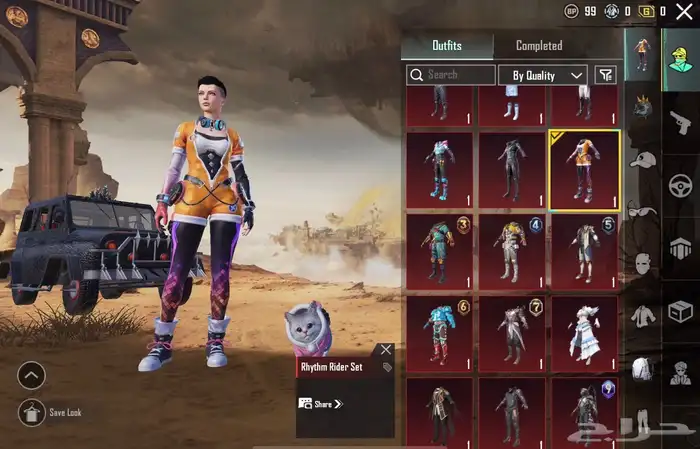Open the crate box category
The height and width of the screenshot is (449, 700).
tap(680, 313)
